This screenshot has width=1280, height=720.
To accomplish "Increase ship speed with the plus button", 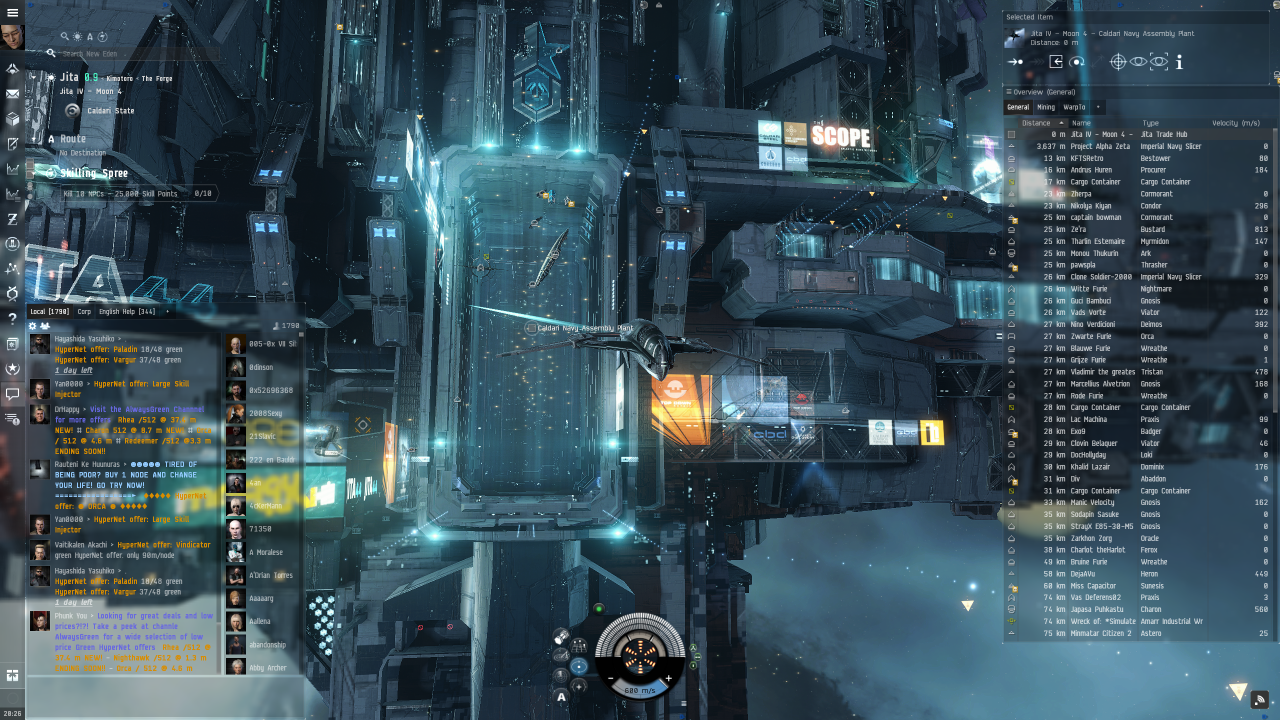I will 668,679.
